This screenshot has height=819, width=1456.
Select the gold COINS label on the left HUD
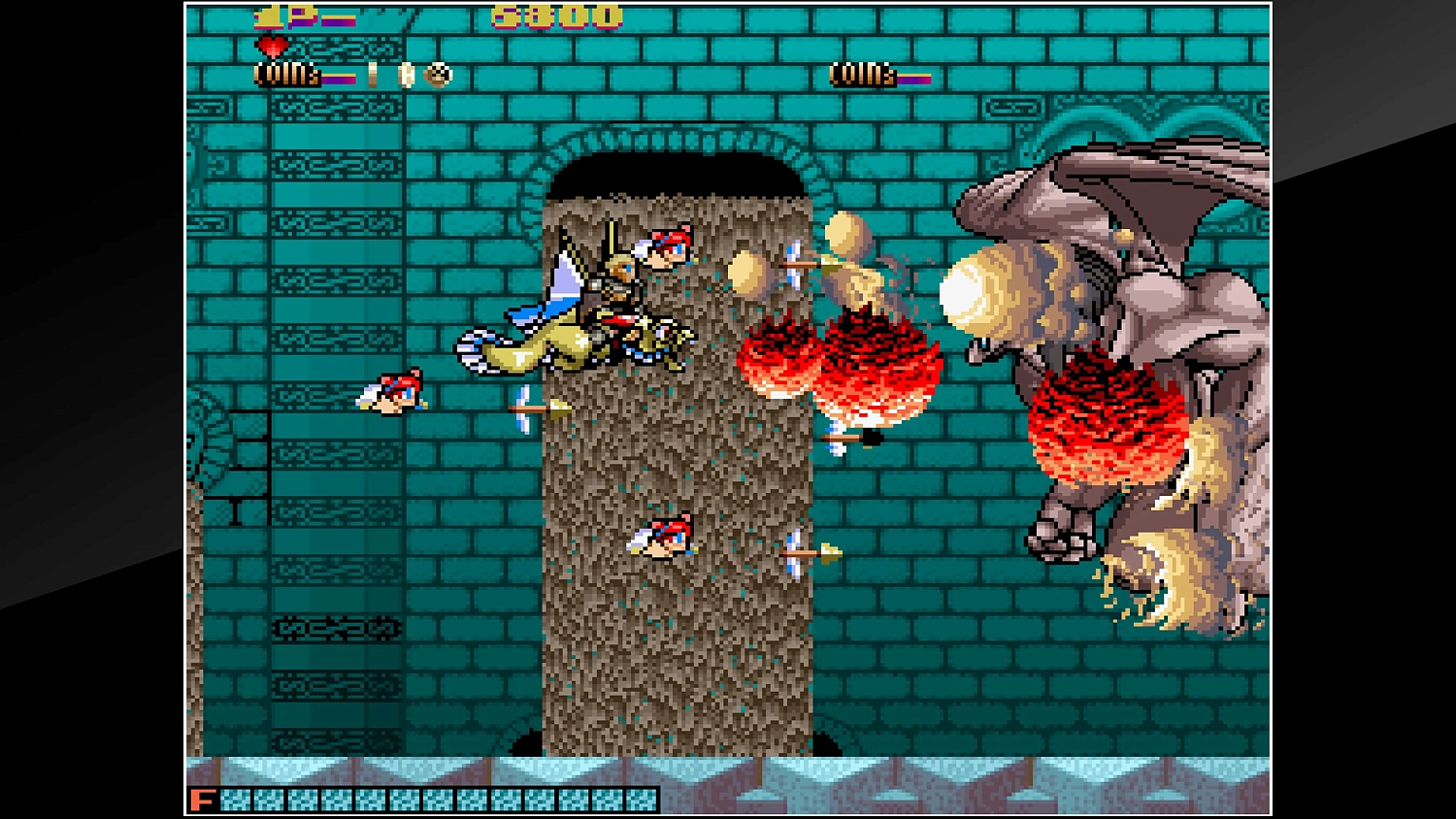[286, 74]
